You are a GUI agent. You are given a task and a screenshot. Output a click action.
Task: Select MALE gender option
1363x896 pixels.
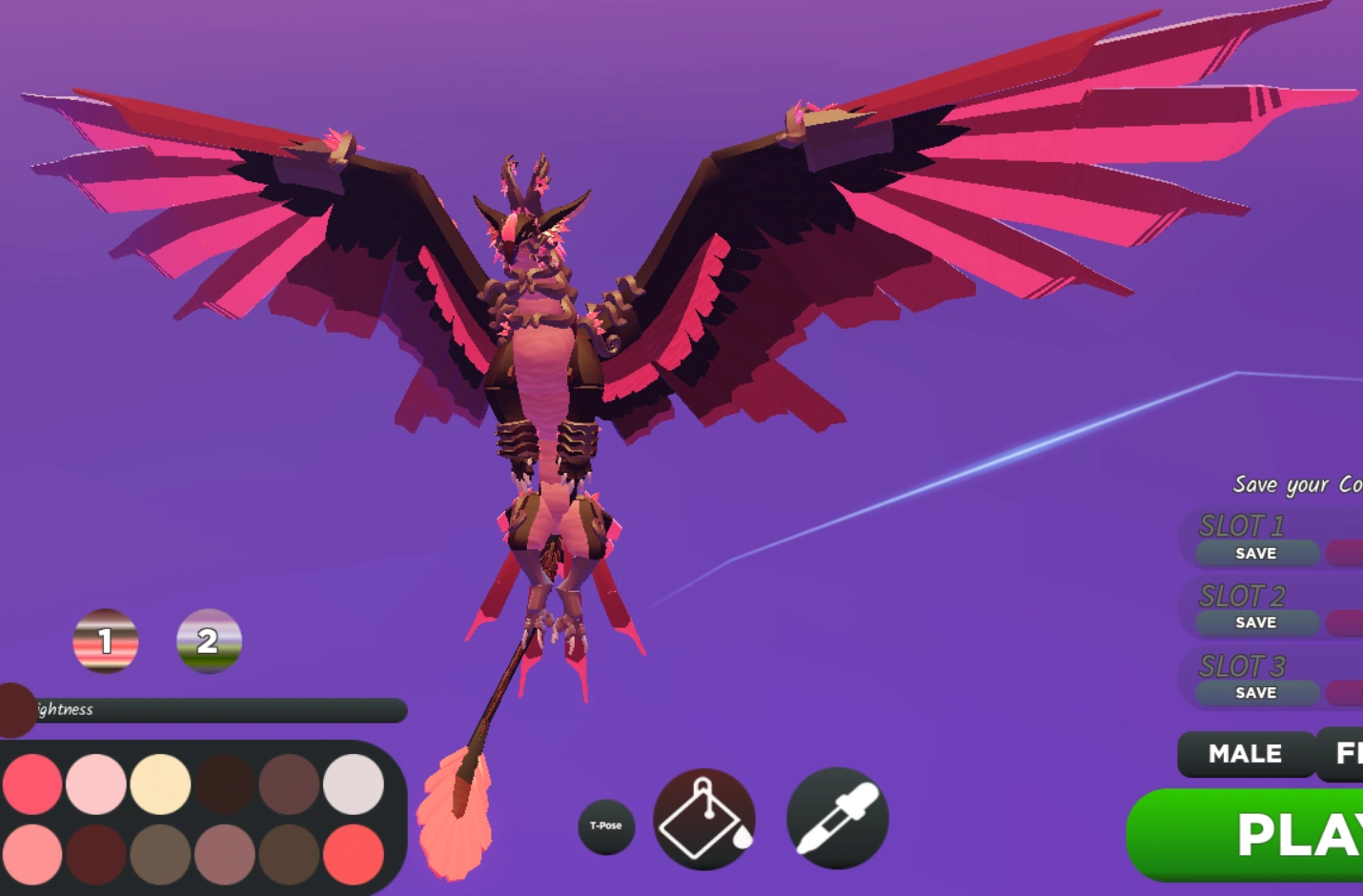1244,754
